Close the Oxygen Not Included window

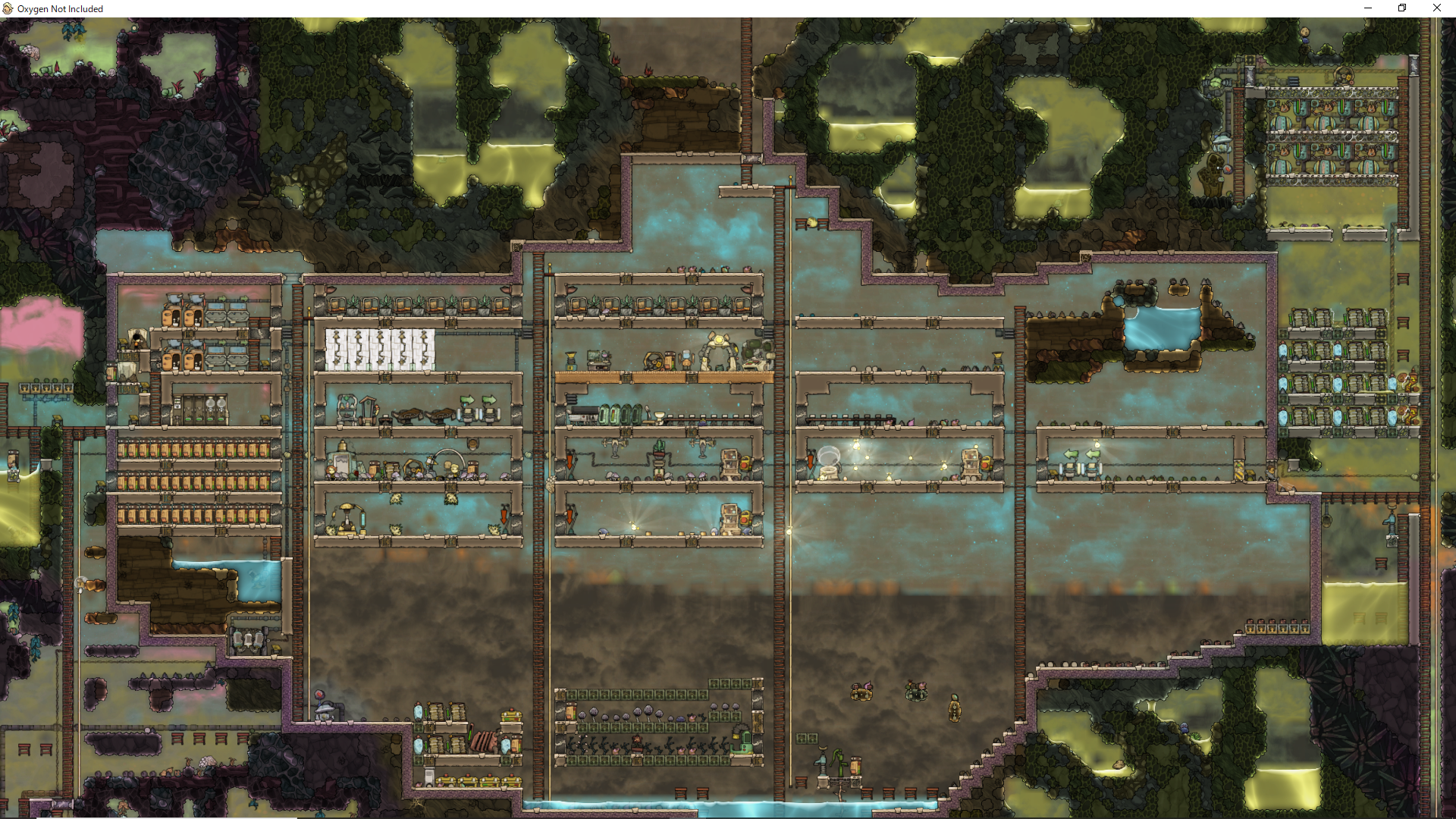1436,8
